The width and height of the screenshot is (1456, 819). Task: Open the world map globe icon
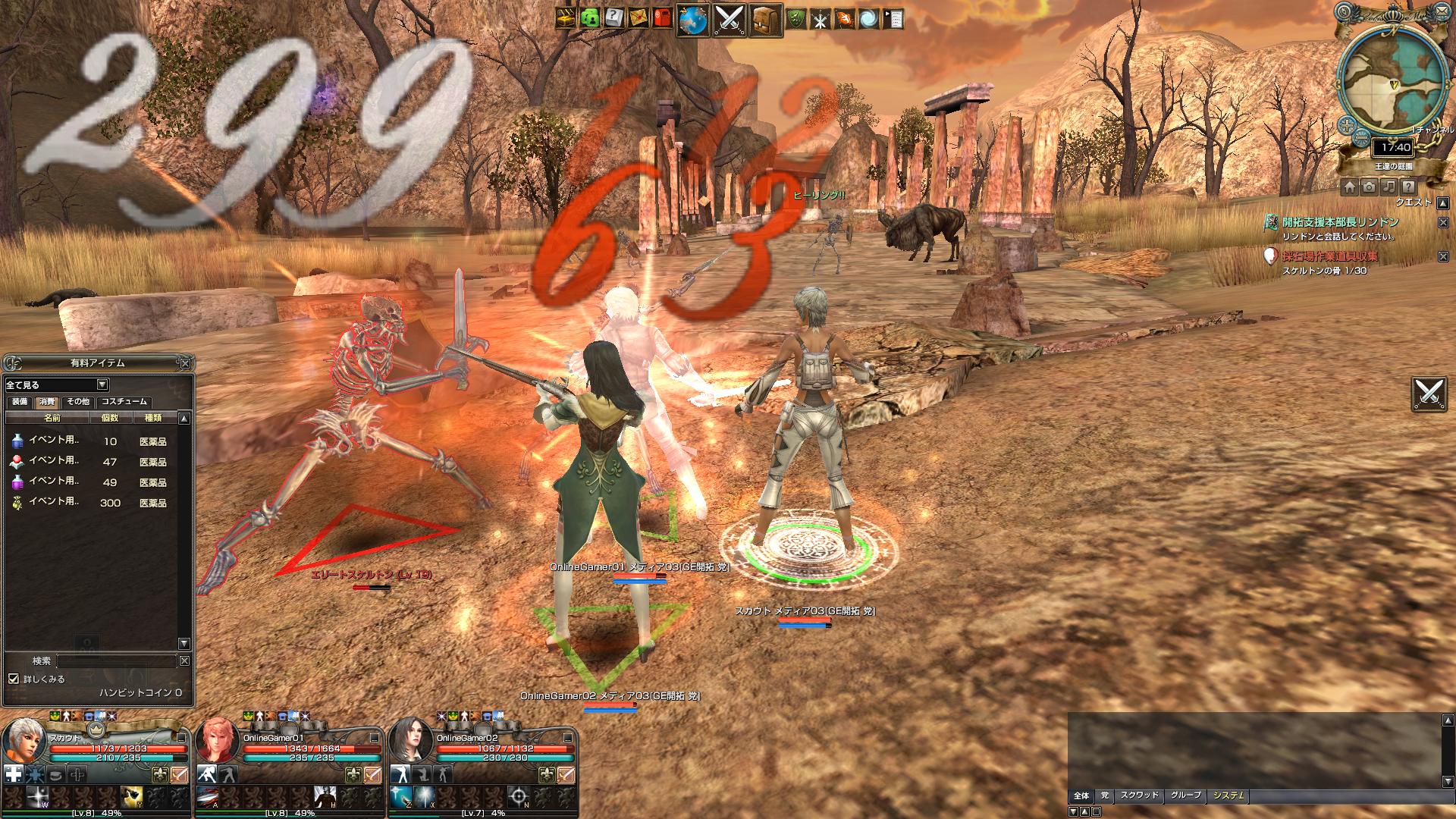pos(692,20)
